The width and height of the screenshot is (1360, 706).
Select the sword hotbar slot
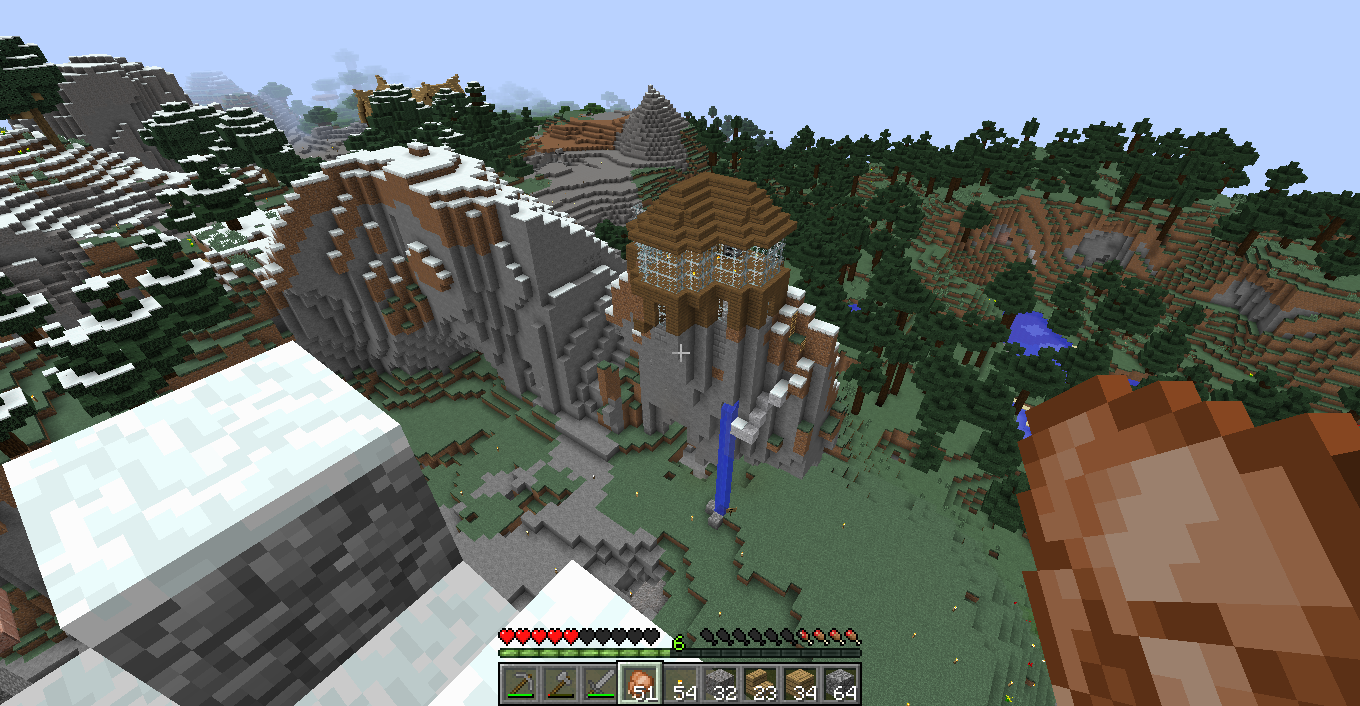pyautogui.click(x=600, y=684)
